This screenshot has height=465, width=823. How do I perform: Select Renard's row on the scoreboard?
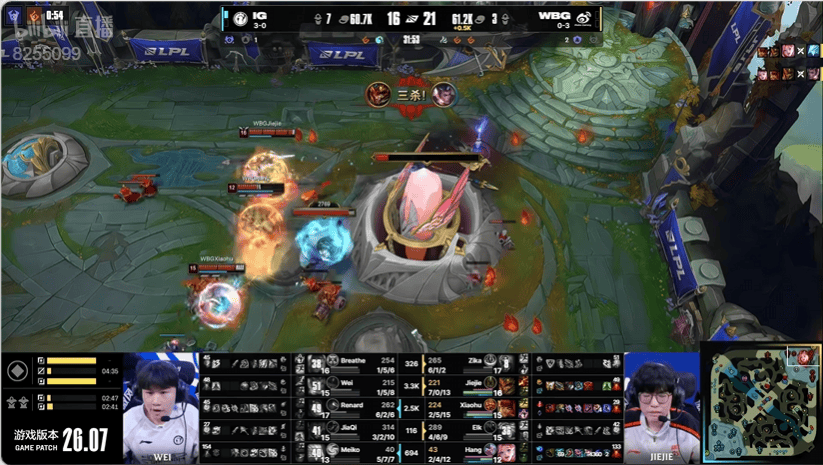point(350,408)
